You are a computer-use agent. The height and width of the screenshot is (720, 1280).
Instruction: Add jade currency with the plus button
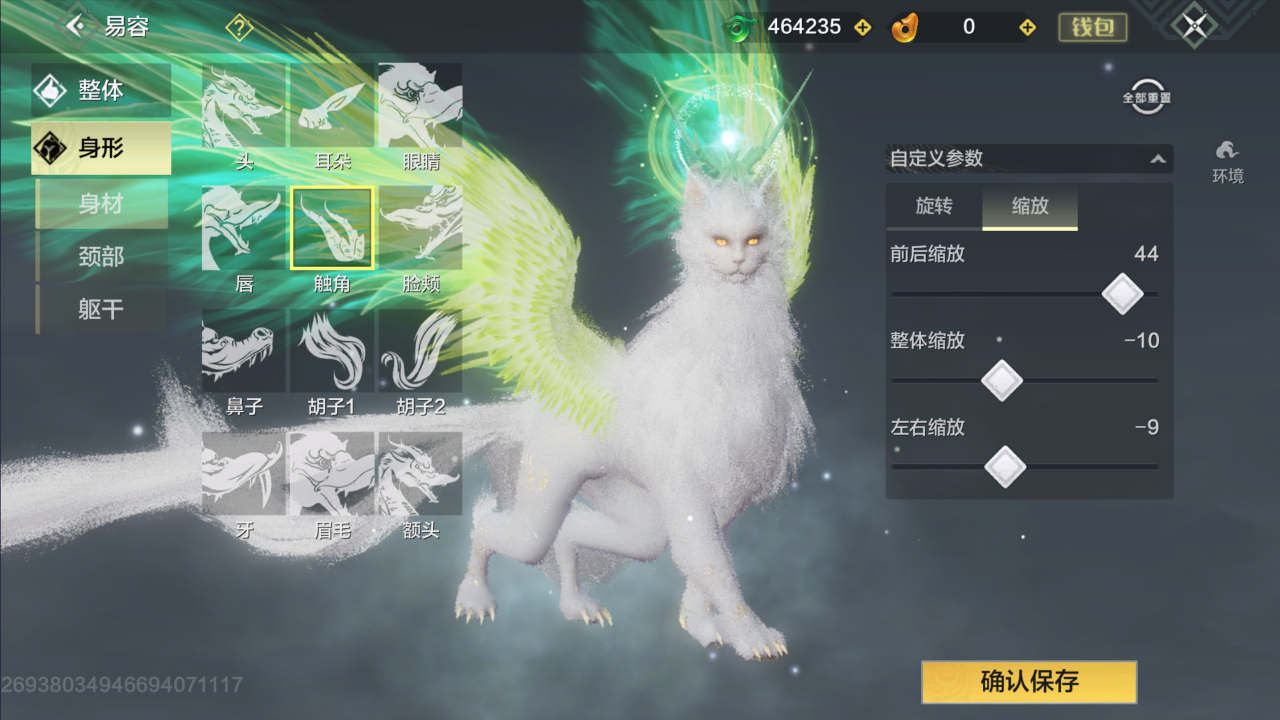pyautogui.click(x=863, y=28)
